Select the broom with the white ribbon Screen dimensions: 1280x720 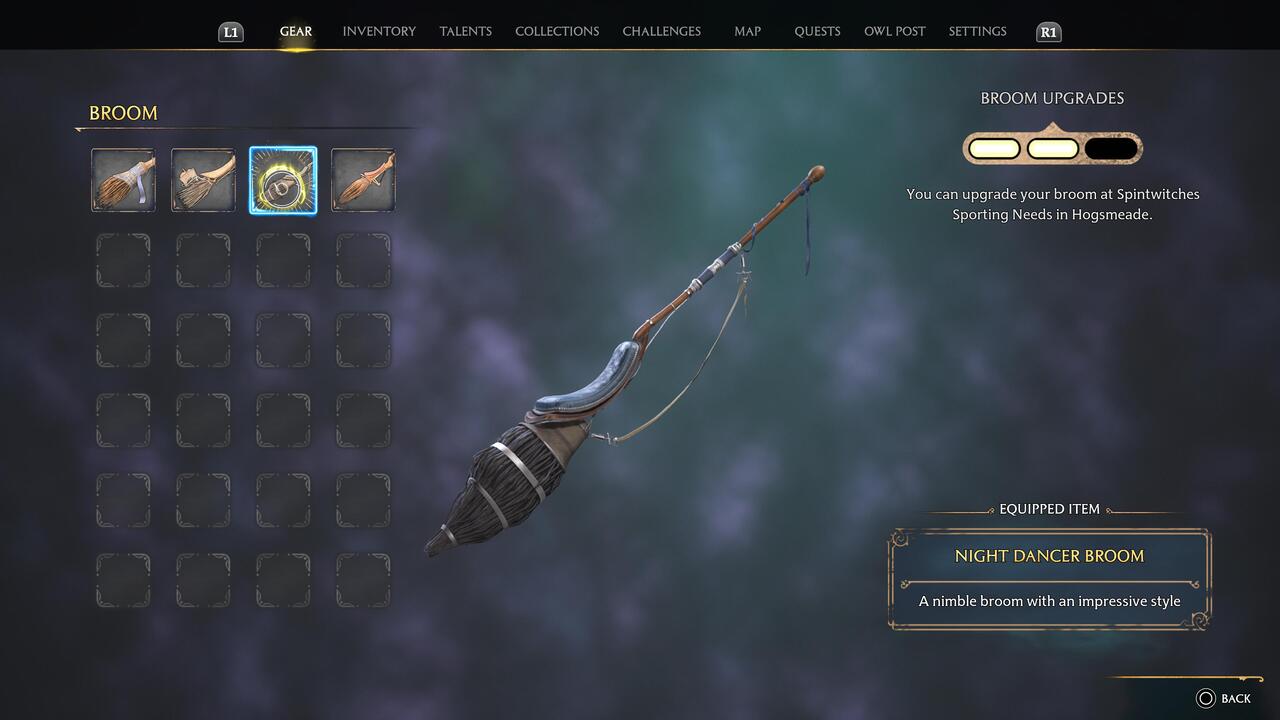coord(123,180)
